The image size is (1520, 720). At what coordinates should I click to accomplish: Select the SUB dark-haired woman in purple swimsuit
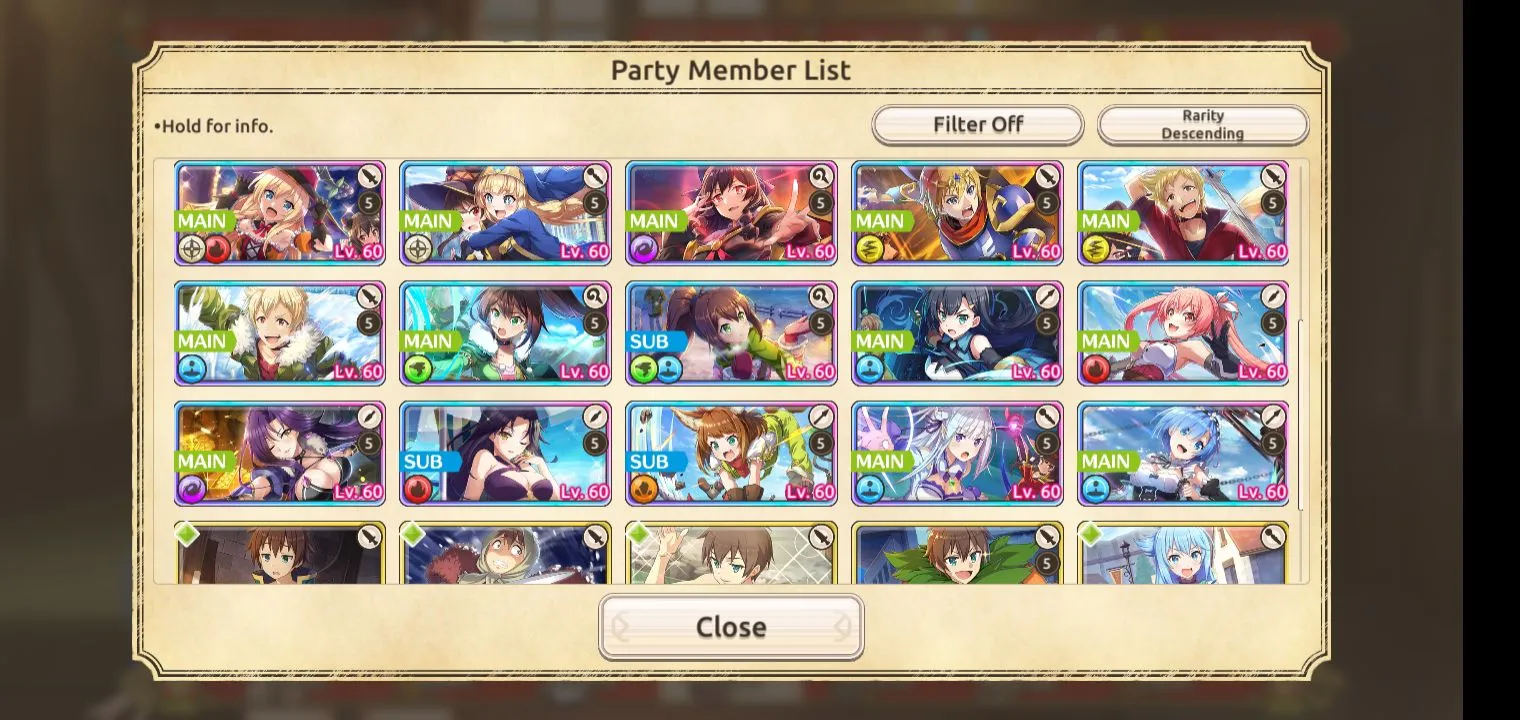(x=505, y=454)
